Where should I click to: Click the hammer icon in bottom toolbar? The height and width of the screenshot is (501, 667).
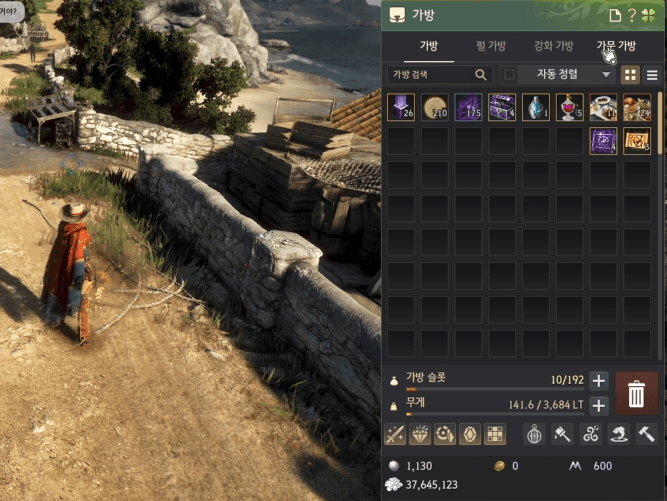[646, 434]
